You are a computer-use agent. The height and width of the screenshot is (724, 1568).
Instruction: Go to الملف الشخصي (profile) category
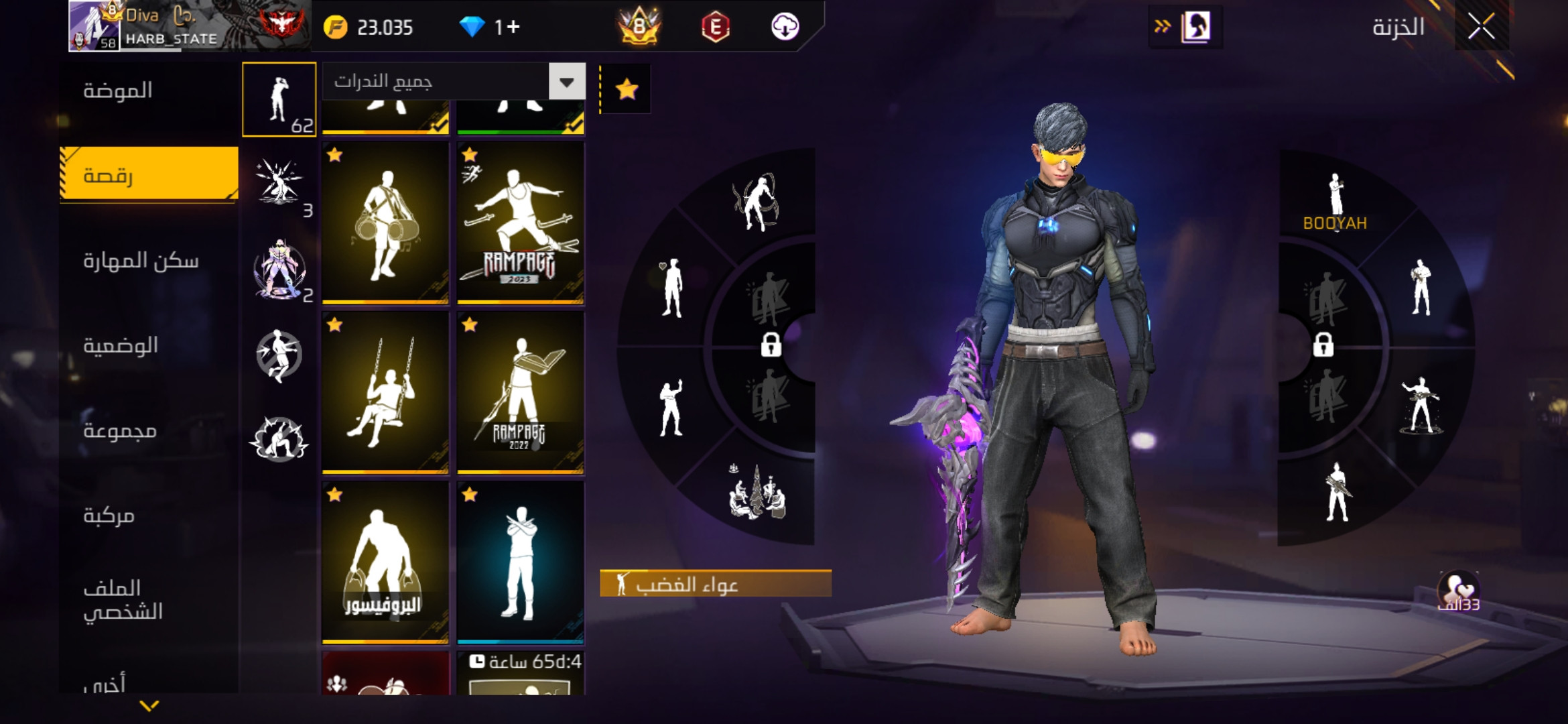(123, 600)
